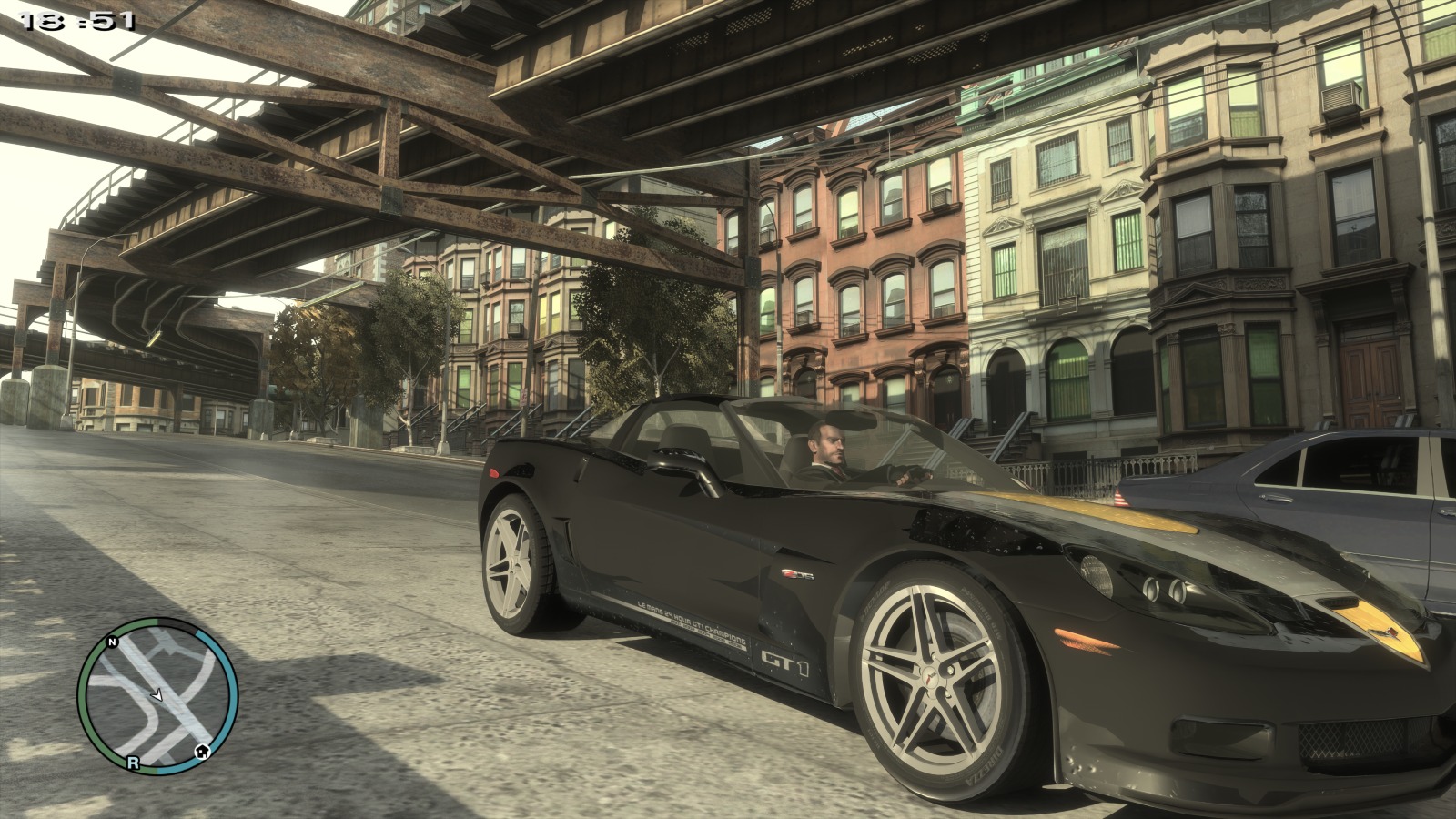
Task: Click the north N marker on the radar
Action: pos(113,642)
